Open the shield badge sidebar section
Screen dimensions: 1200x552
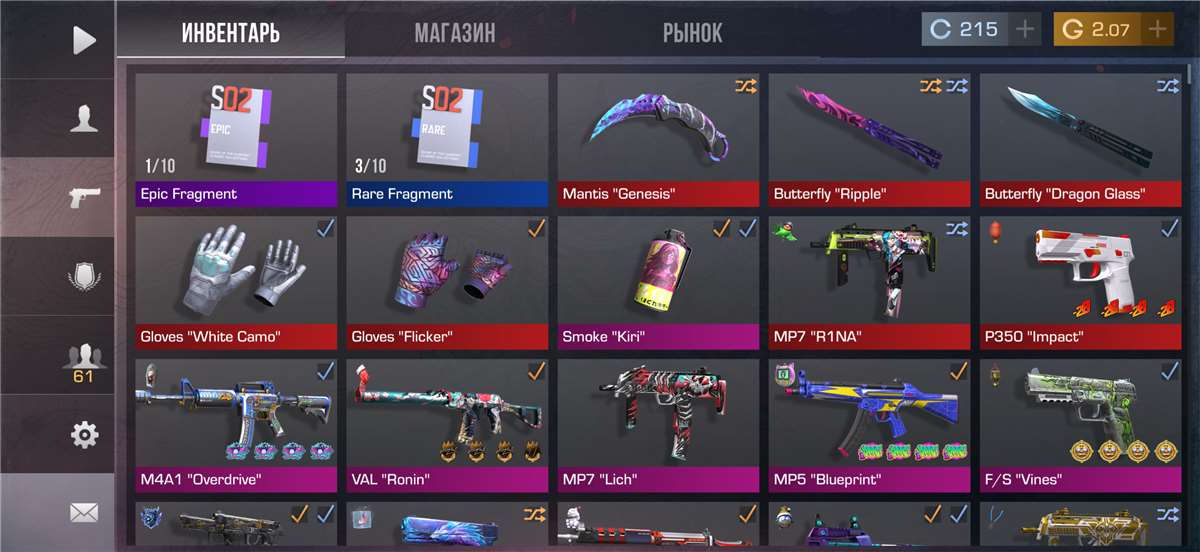click(84, 276)
